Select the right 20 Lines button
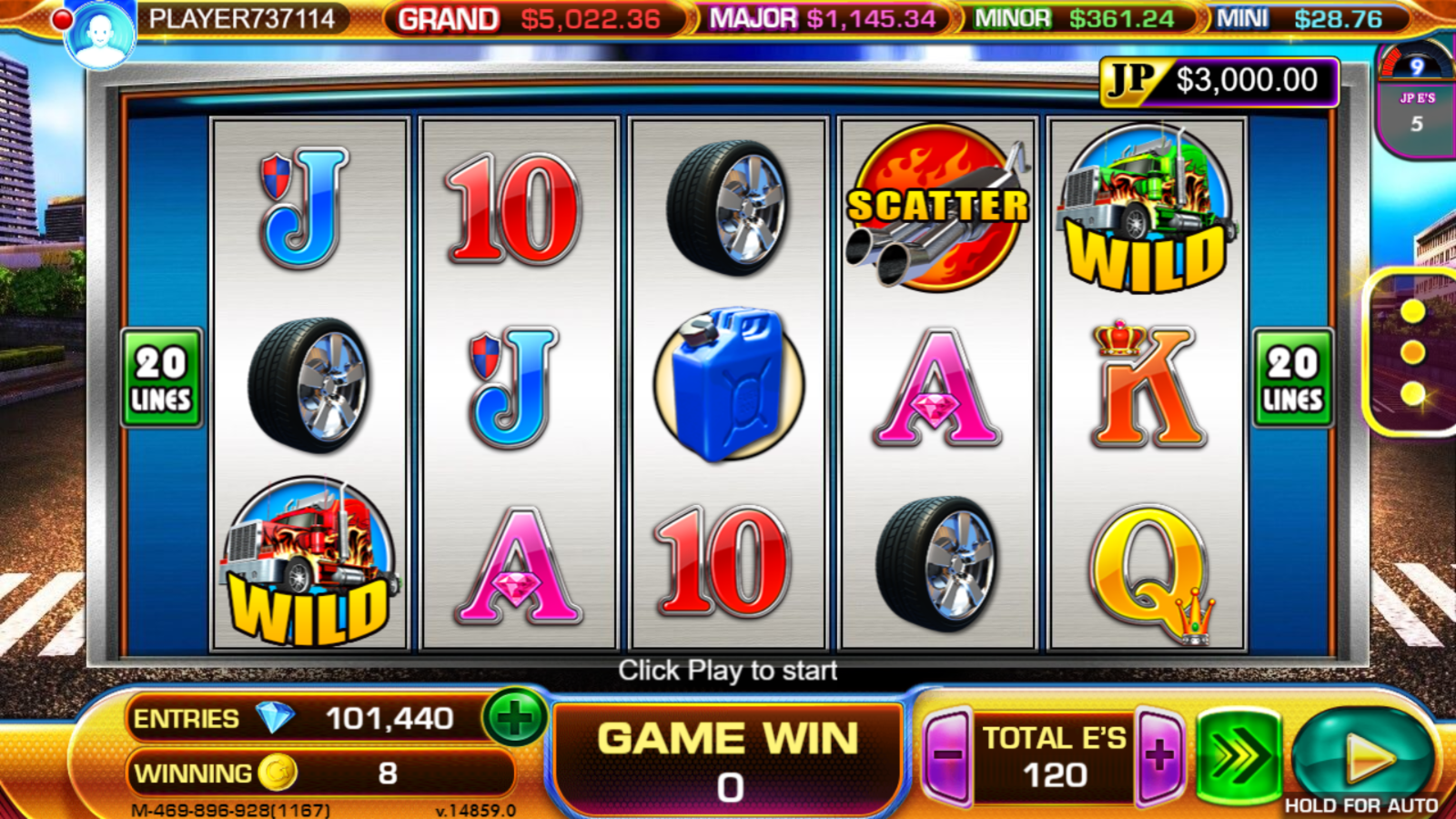Screen dimensions: 1456x819 click(1292, 378)
